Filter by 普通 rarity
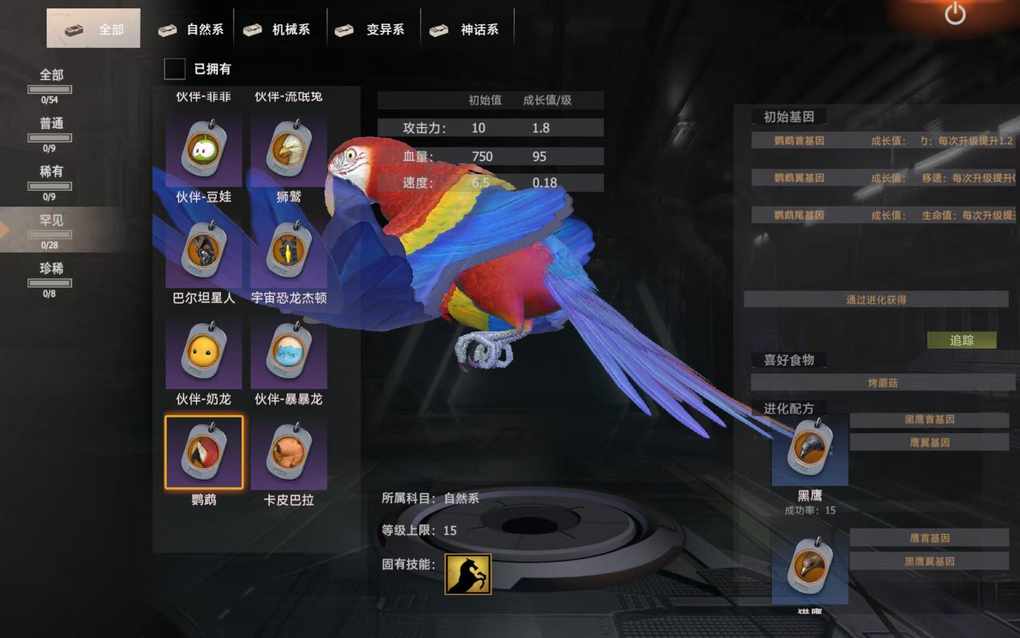The image size is (1020, 638). pyautogui.click(x=51, y=128)
